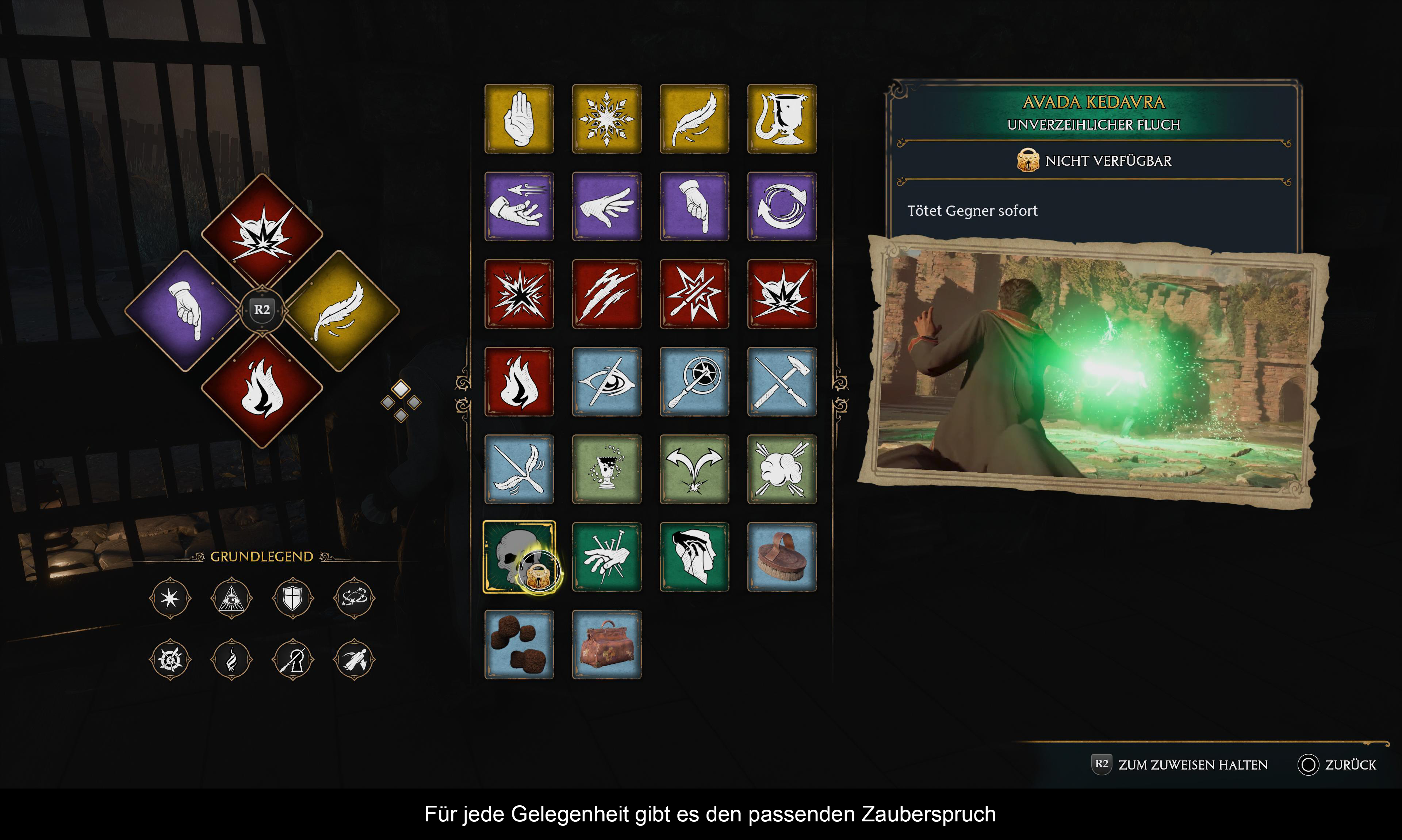This screenshot has height=840, width=1402.
Task: Click the flame slot in the spell diamond
Action: tap(262, 390)
